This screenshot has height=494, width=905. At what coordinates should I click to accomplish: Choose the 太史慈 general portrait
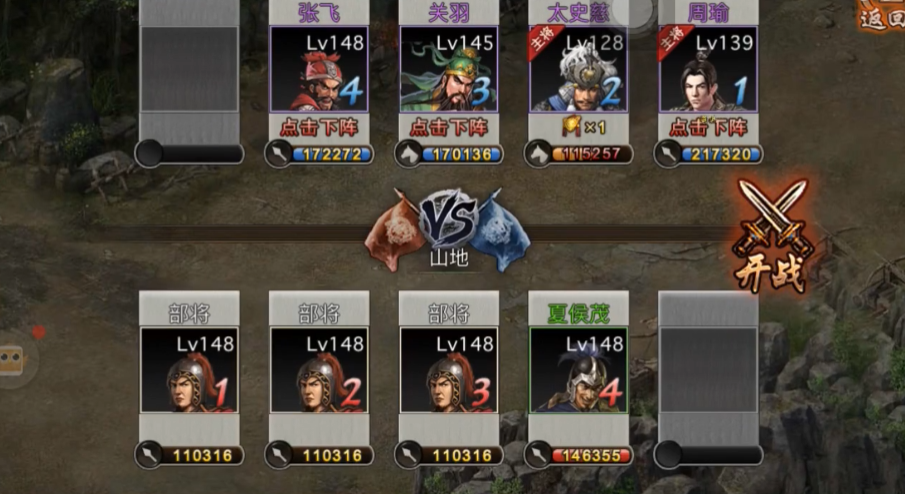(579, 69)
